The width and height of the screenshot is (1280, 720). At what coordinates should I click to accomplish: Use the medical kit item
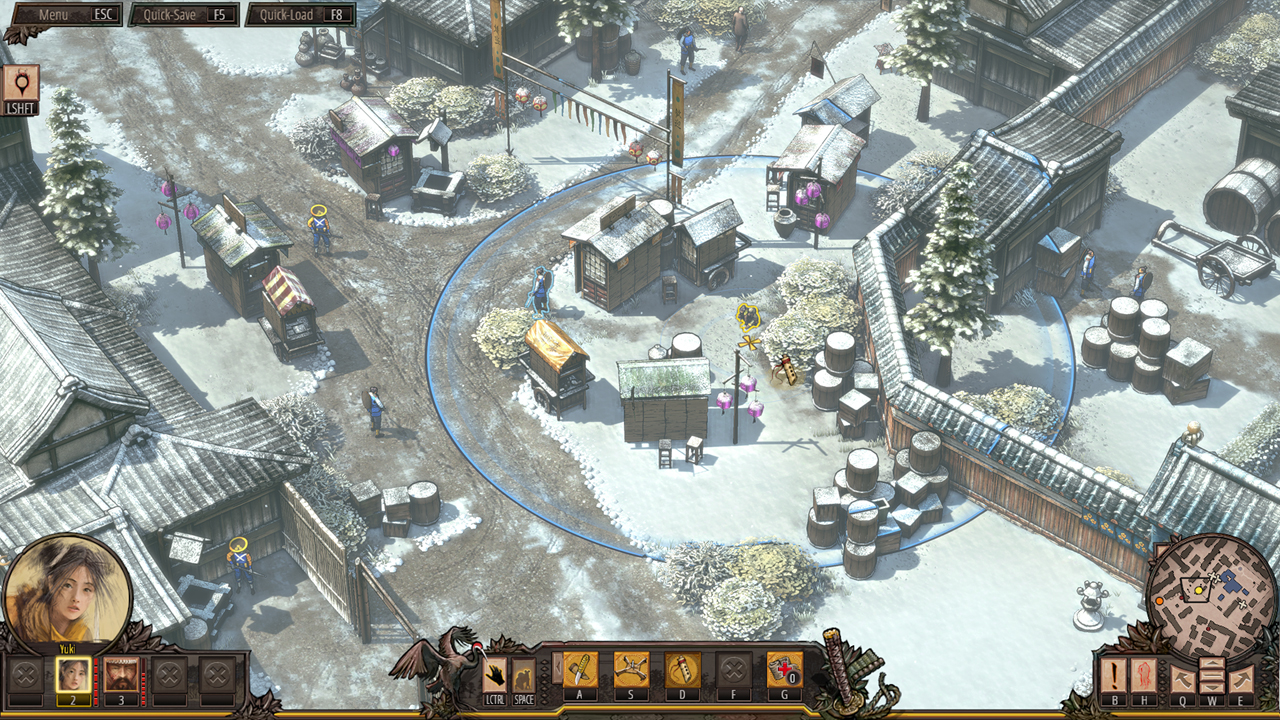click(784, 670)
